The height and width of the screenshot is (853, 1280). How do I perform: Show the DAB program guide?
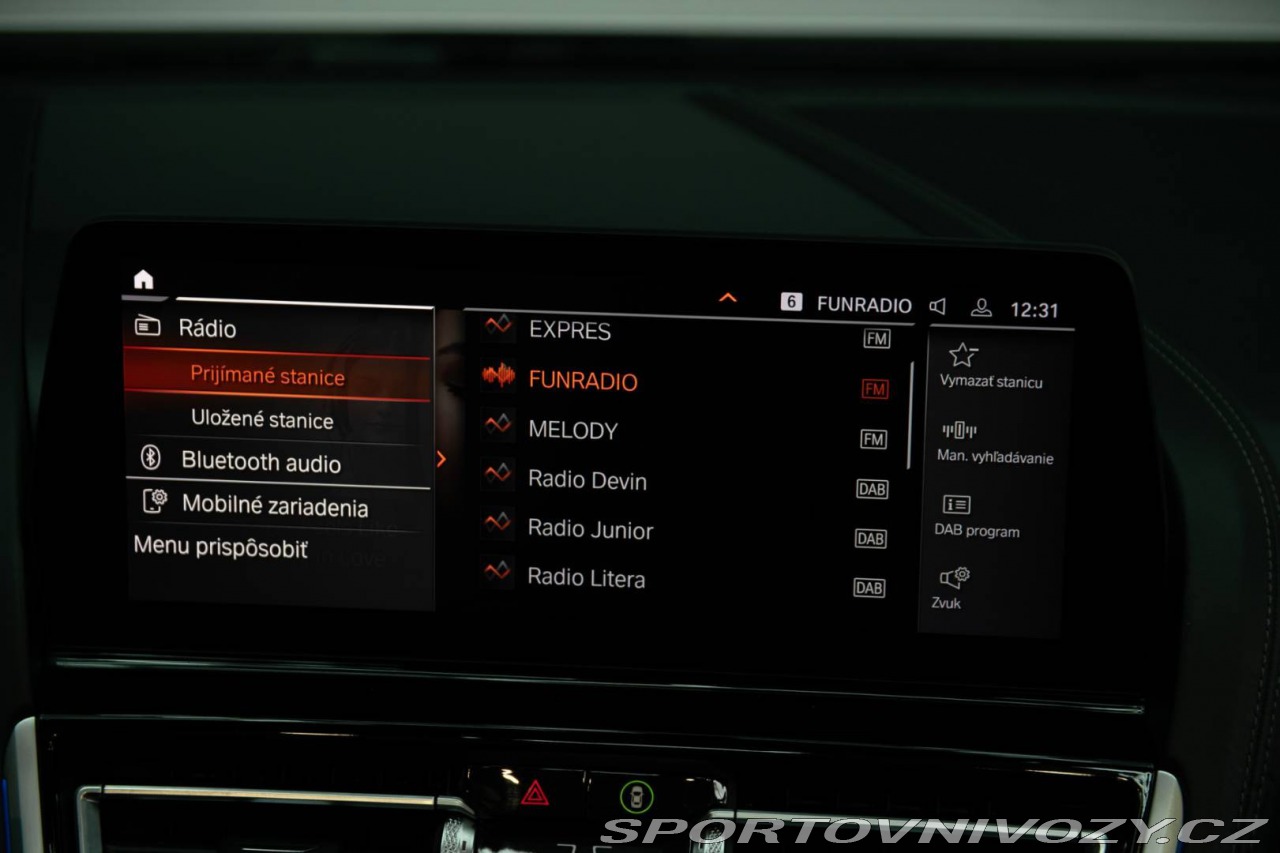tap(976, 516)
